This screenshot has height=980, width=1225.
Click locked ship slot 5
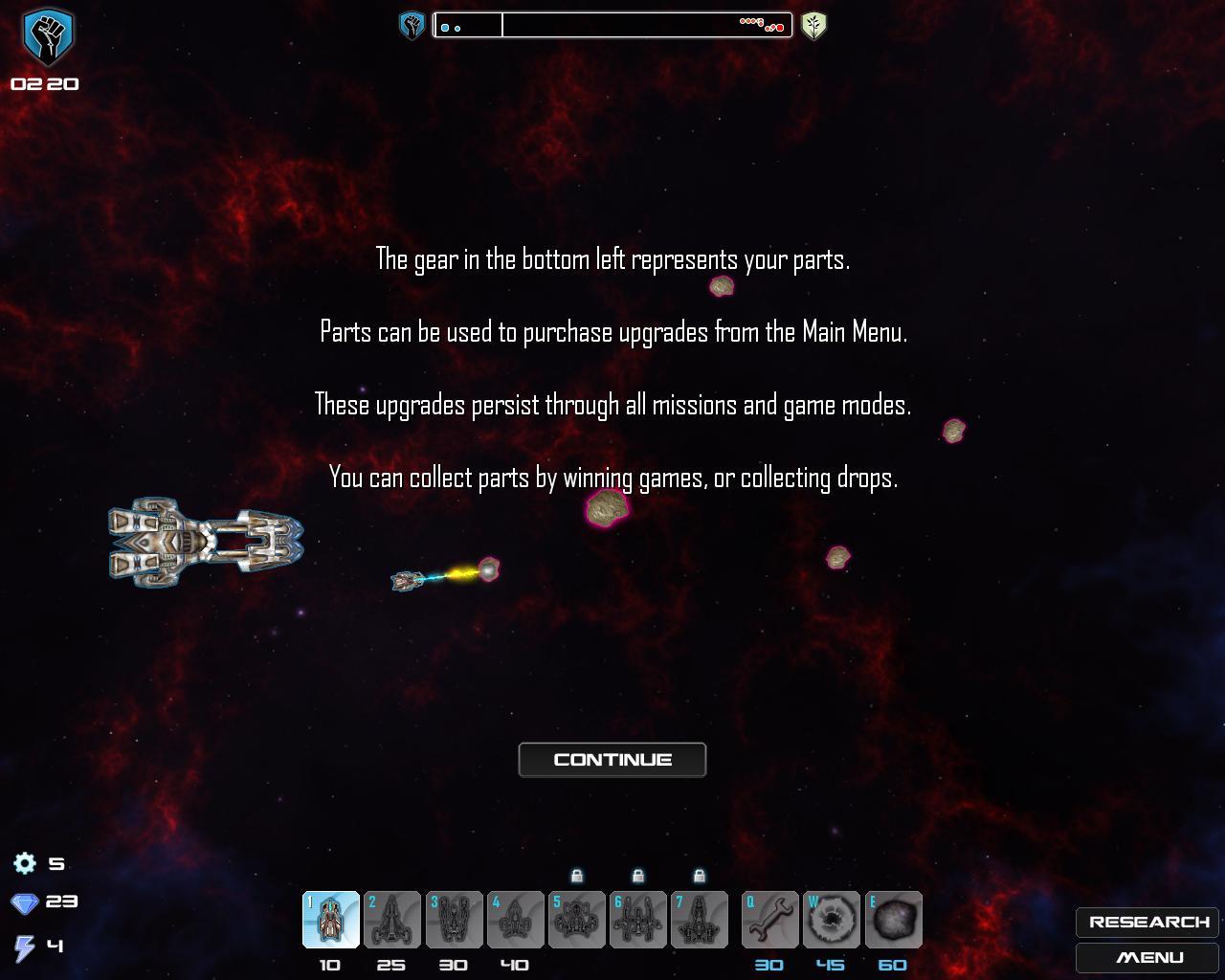(576, 920)
